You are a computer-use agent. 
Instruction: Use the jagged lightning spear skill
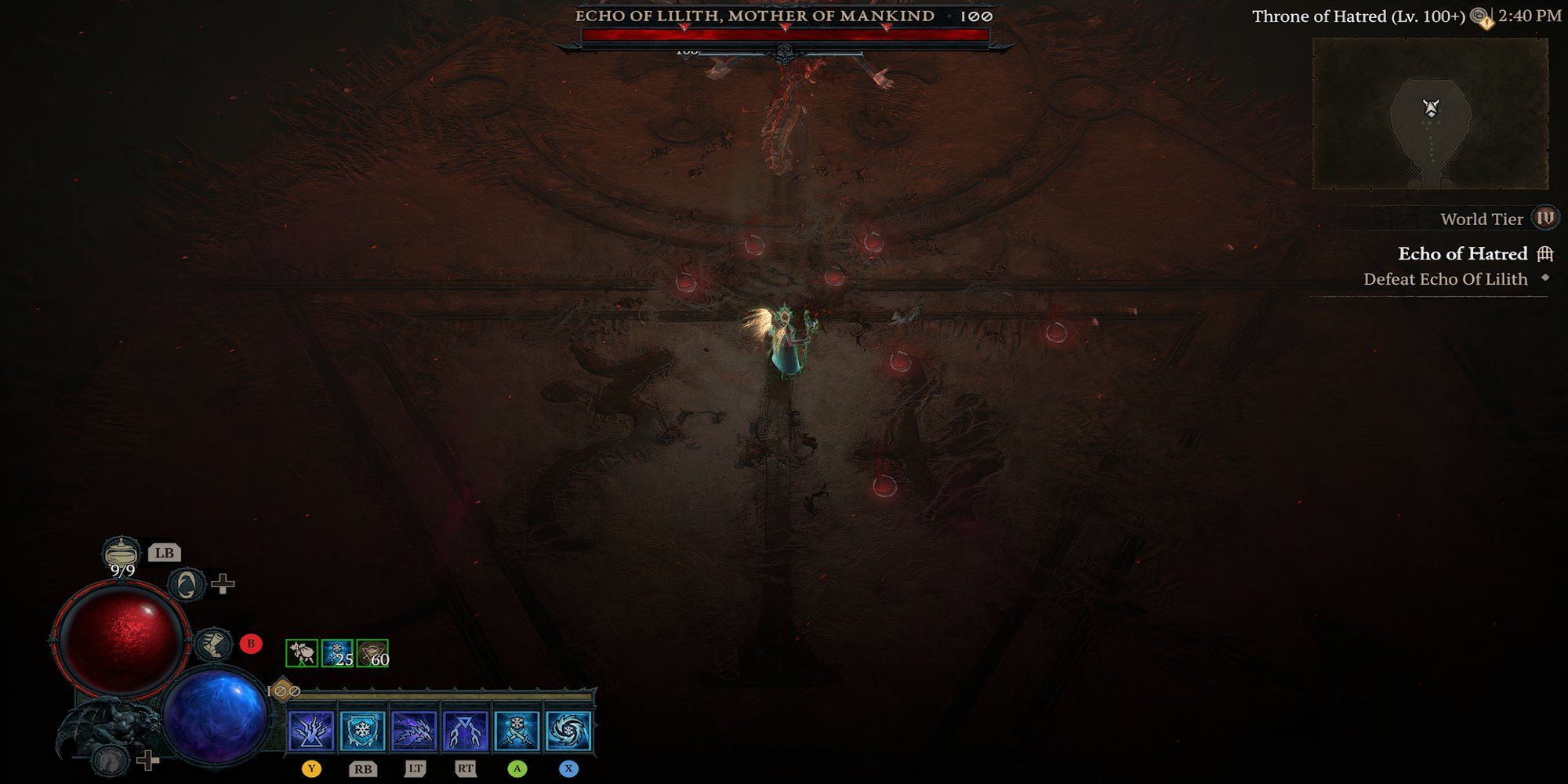(x=414, y=731)
